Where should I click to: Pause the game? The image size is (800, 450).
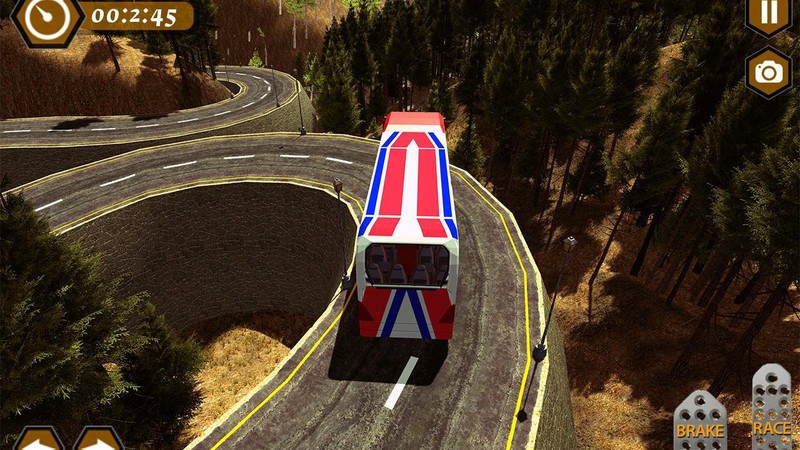coord(768,14)
